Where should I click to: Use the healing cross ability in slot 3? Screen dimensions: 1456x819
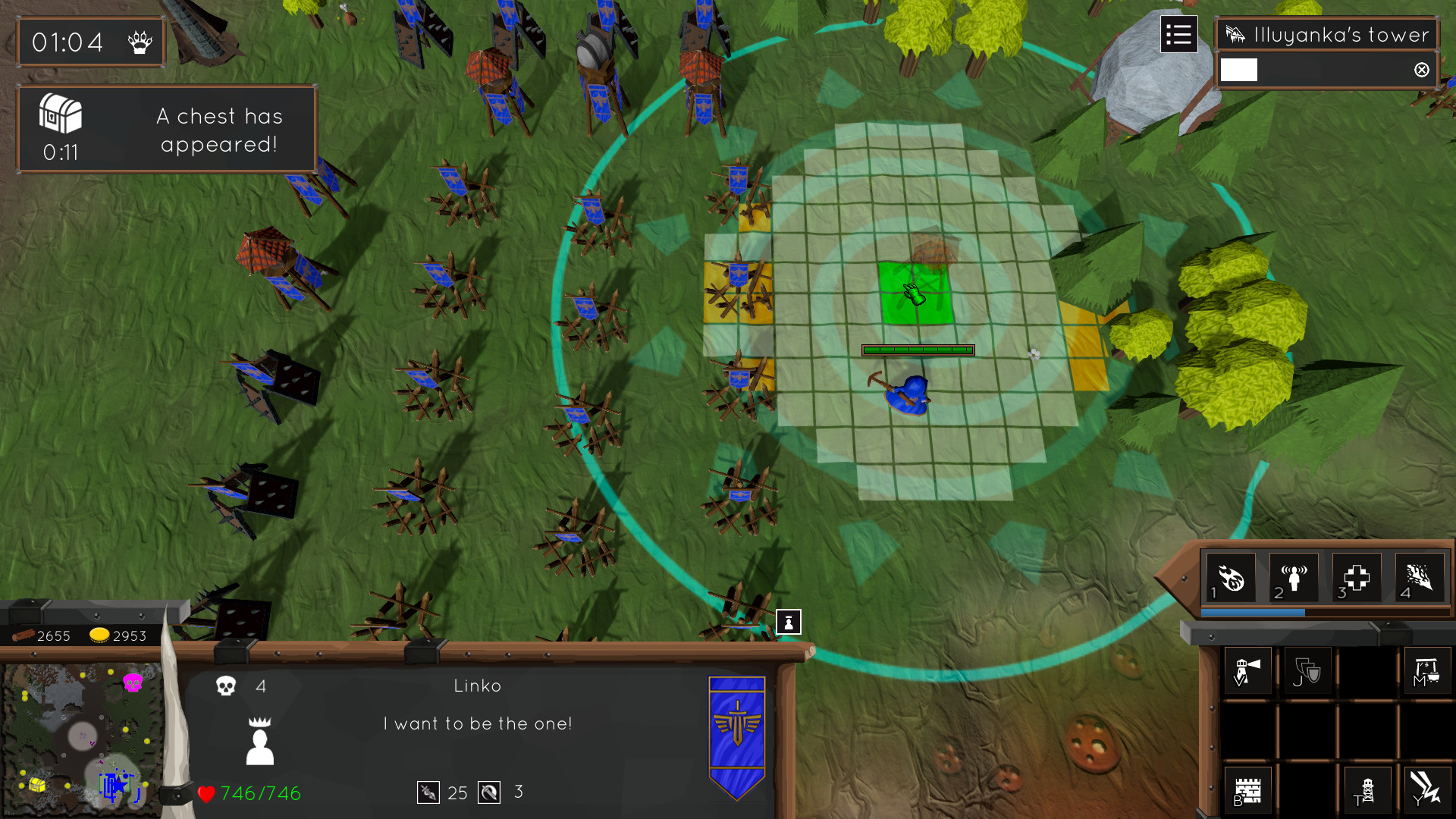click(1356, 577)
